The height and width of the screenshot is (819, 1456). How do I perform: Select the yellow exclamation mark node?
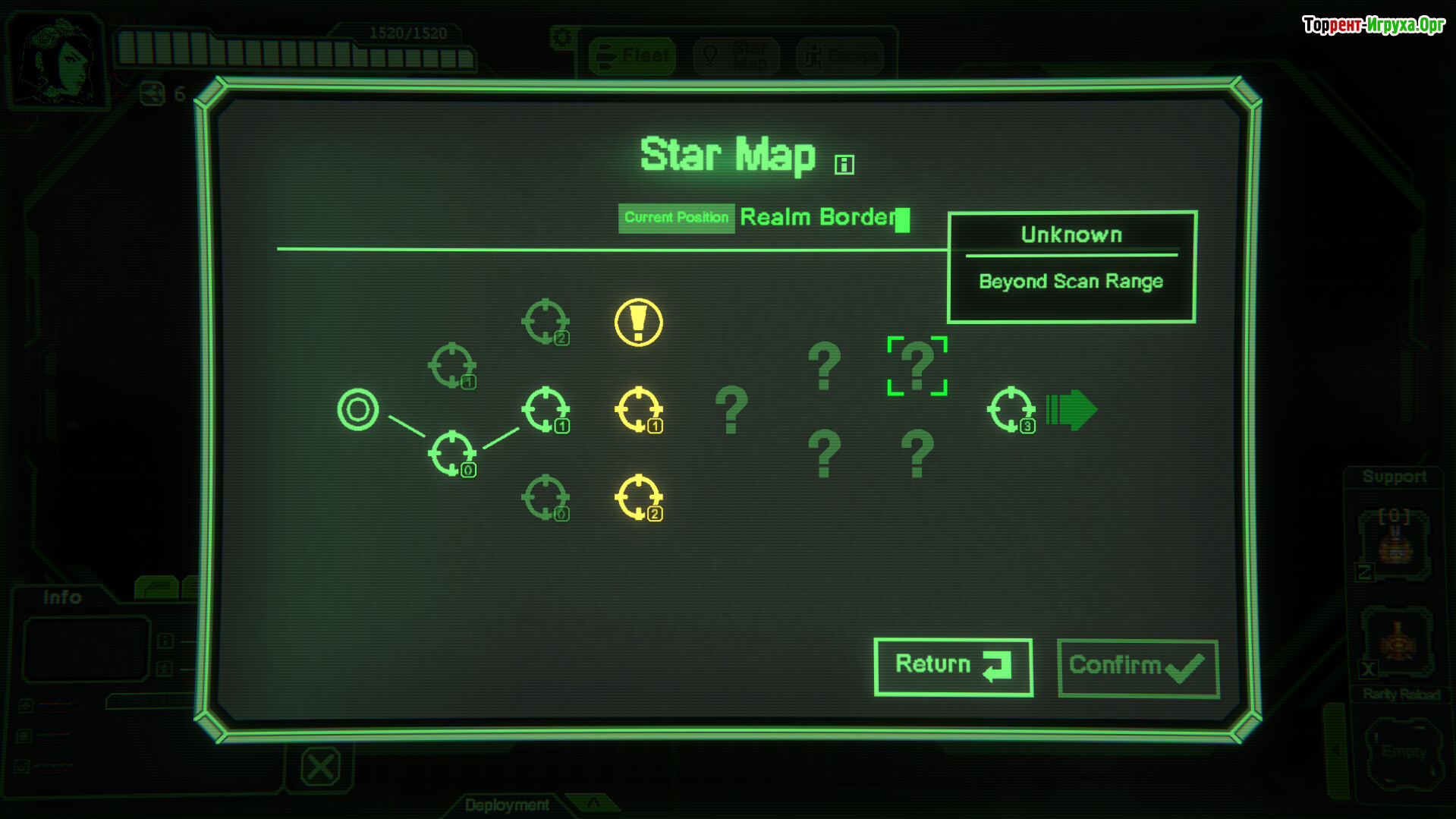(638, 323)
